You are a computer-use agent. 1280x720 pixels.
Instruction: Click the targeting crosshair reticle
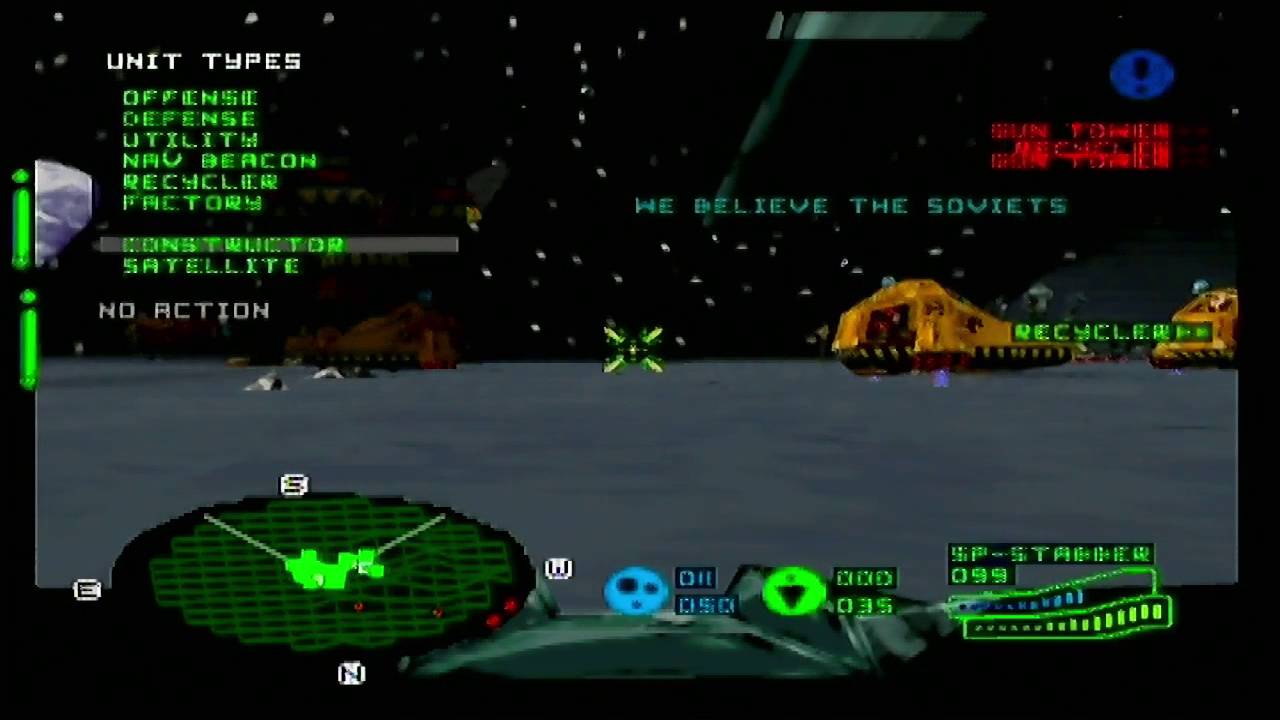[x=634, y=347]
